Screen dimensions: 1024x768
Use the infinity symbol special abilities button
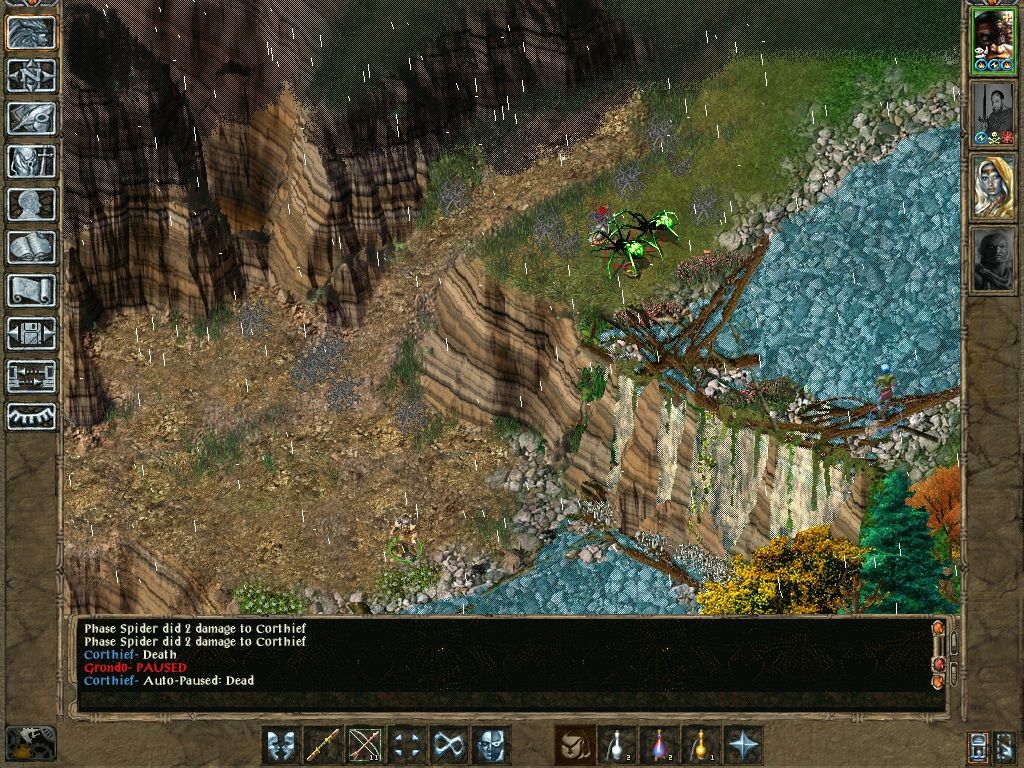click(449, 745)
